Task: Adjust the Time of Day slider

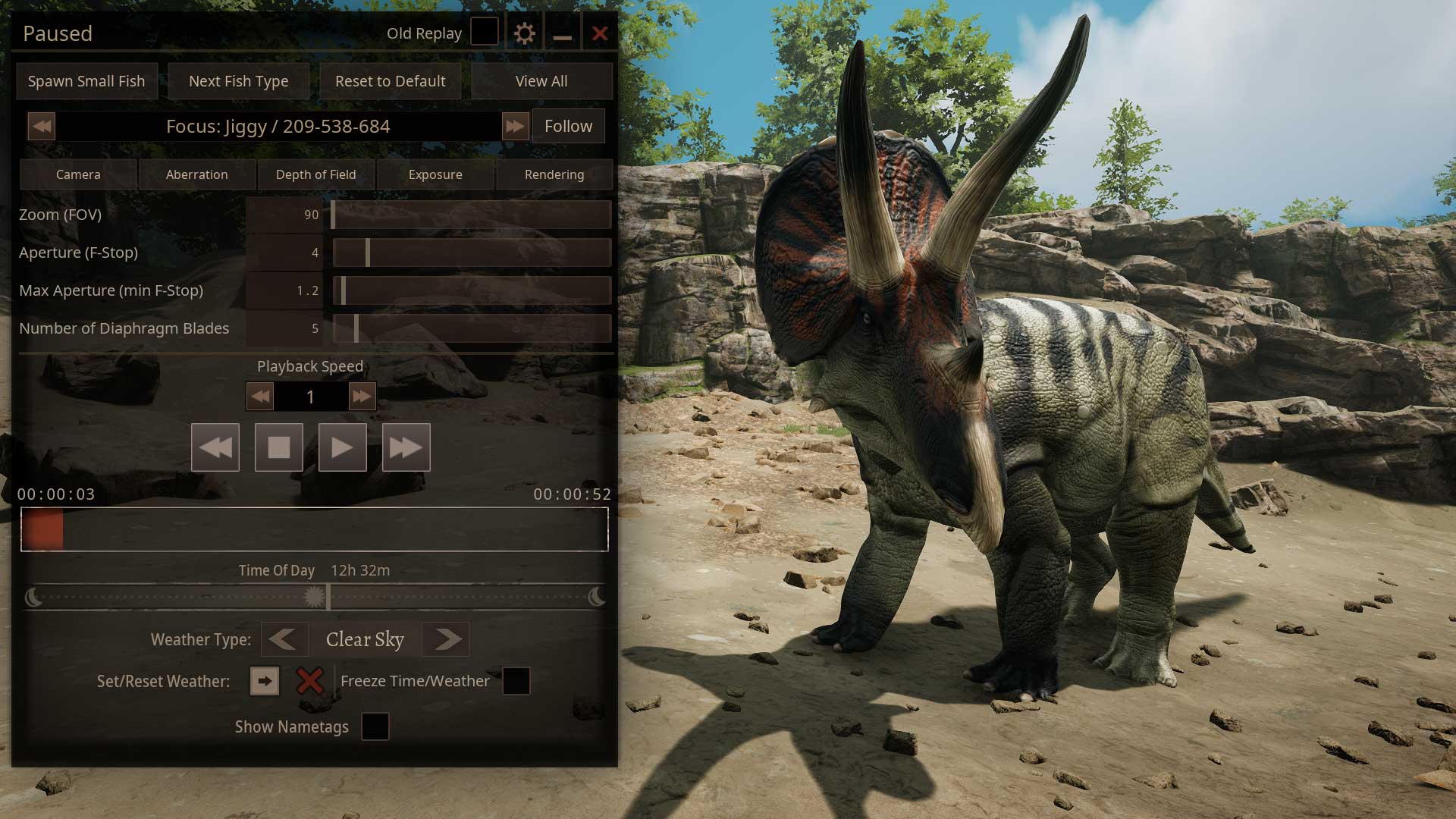Action: (314, 597)
